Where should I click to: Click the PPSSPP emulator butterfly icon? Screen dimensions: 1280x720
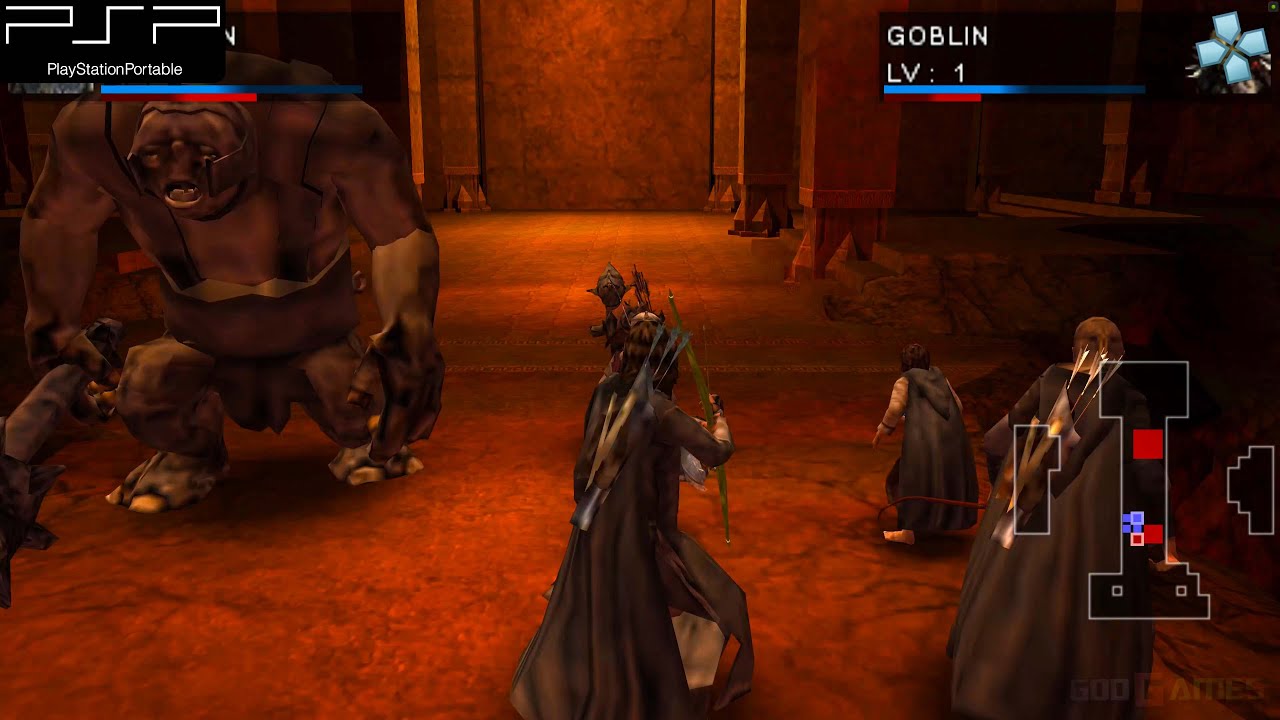pos(1228,45)
